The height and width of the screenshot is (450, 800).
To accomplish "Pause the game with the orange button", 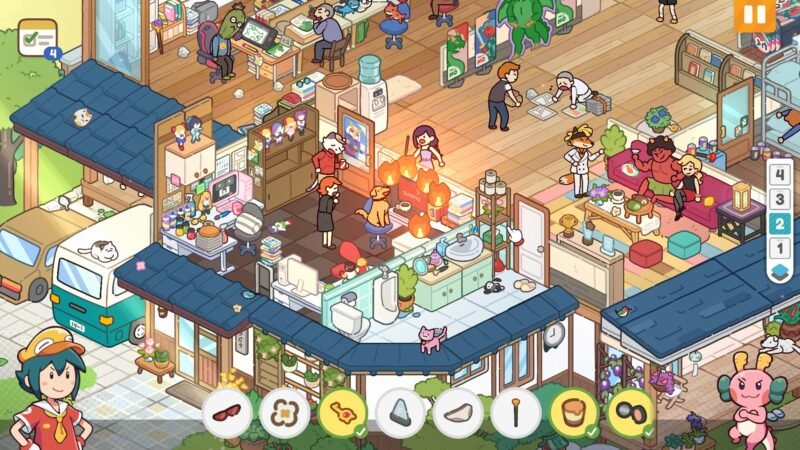I will 753,16.
